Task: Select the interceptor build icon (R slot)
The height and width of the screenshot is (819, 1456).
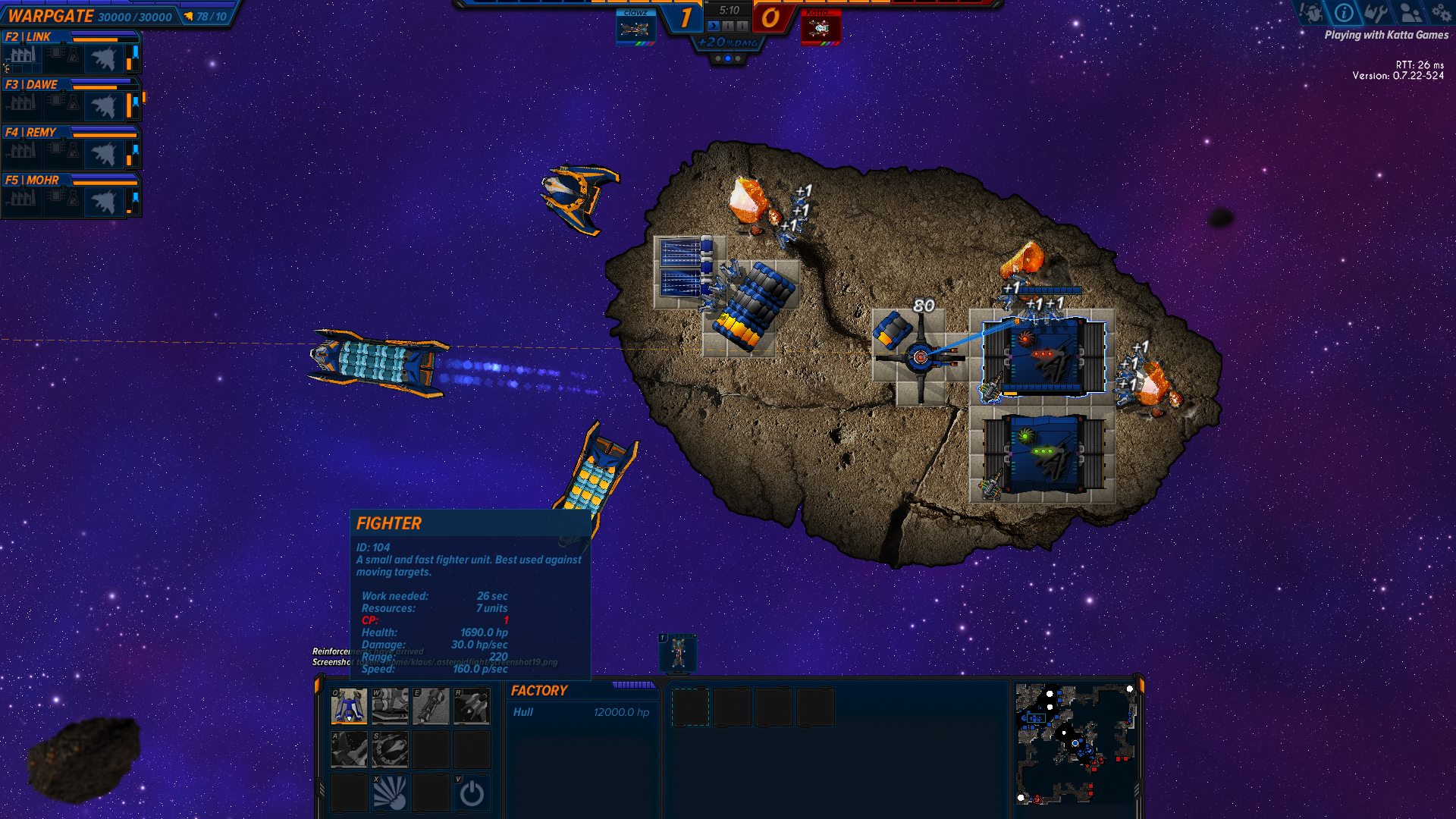Action: point(472,707)
